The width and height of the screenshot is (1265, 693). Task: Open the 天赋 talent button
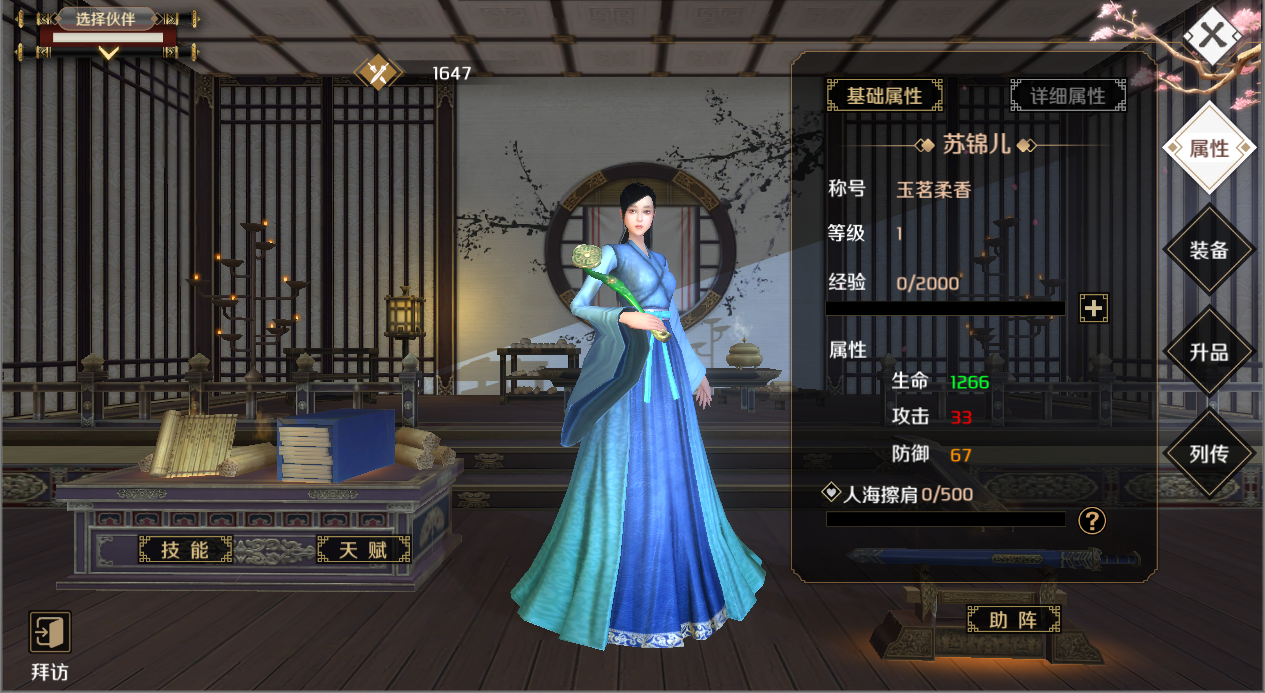click(x=363, y=549)
